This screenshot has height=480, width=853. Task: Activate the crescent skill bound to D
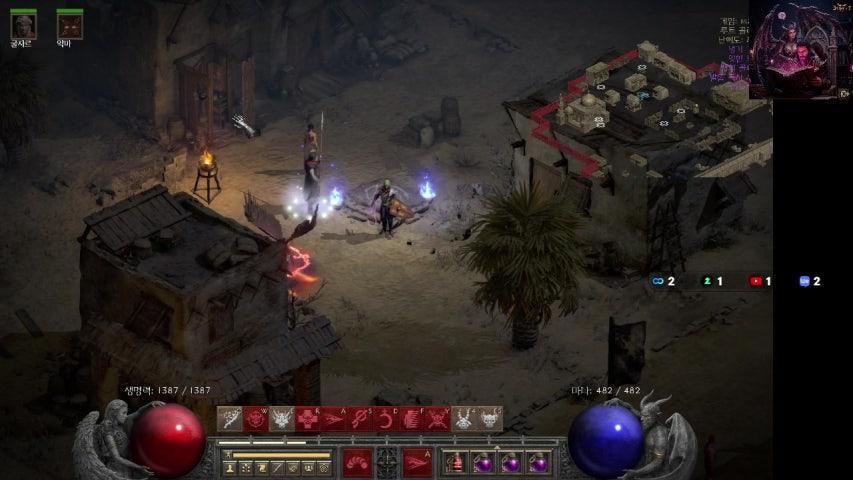coord(386,419)
